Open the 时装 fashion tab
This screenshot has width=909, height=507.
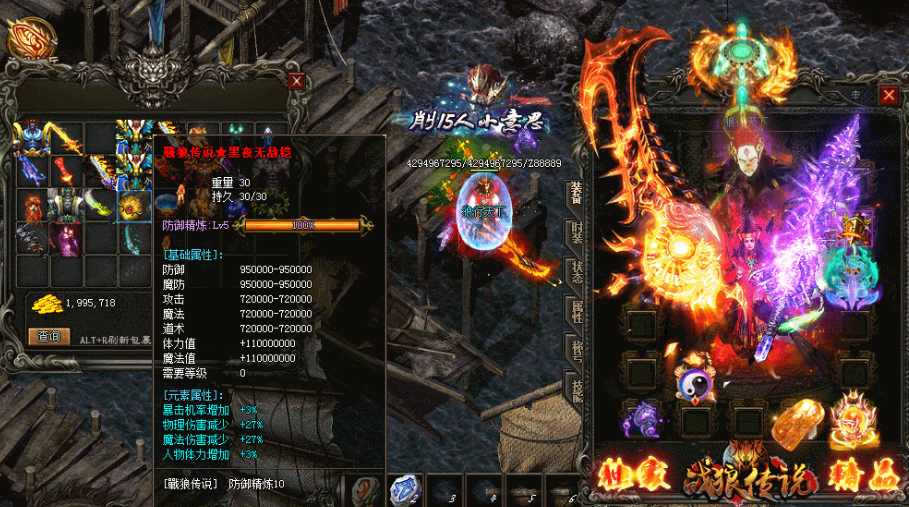[576, 232]
